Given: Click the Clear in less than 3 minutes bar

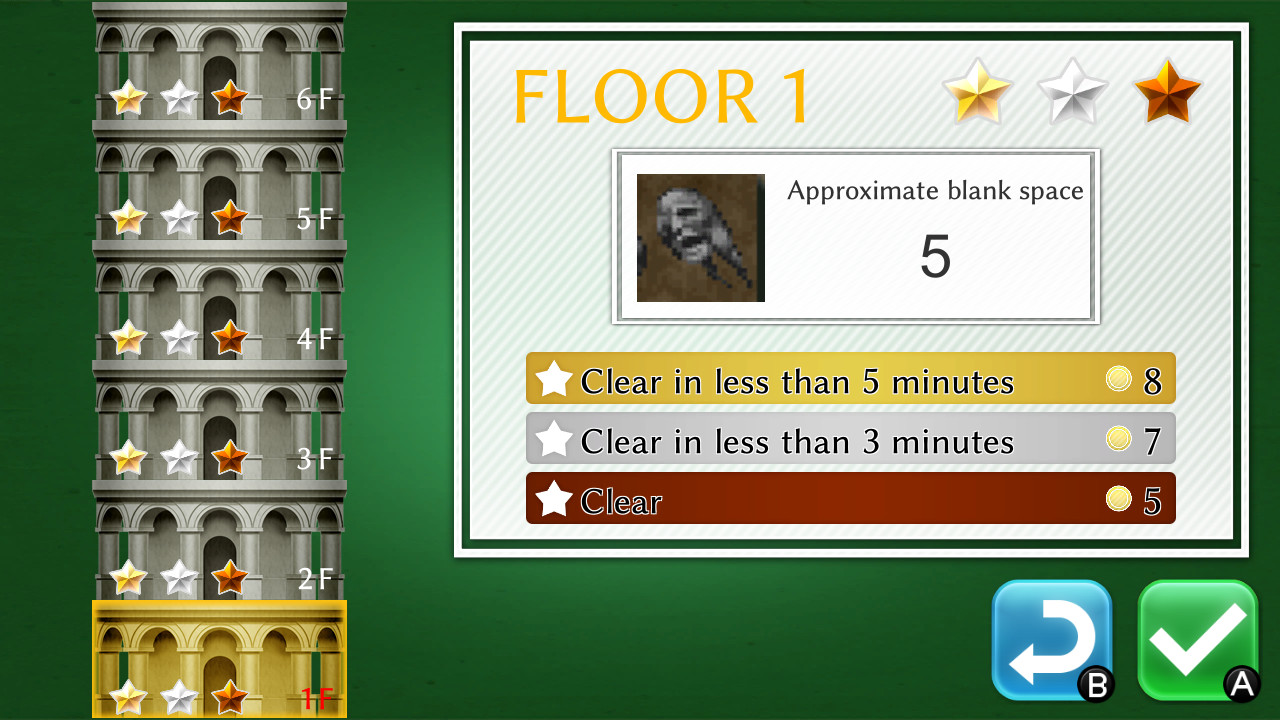Looking at the screenshot, I should (x=850, y=439).
